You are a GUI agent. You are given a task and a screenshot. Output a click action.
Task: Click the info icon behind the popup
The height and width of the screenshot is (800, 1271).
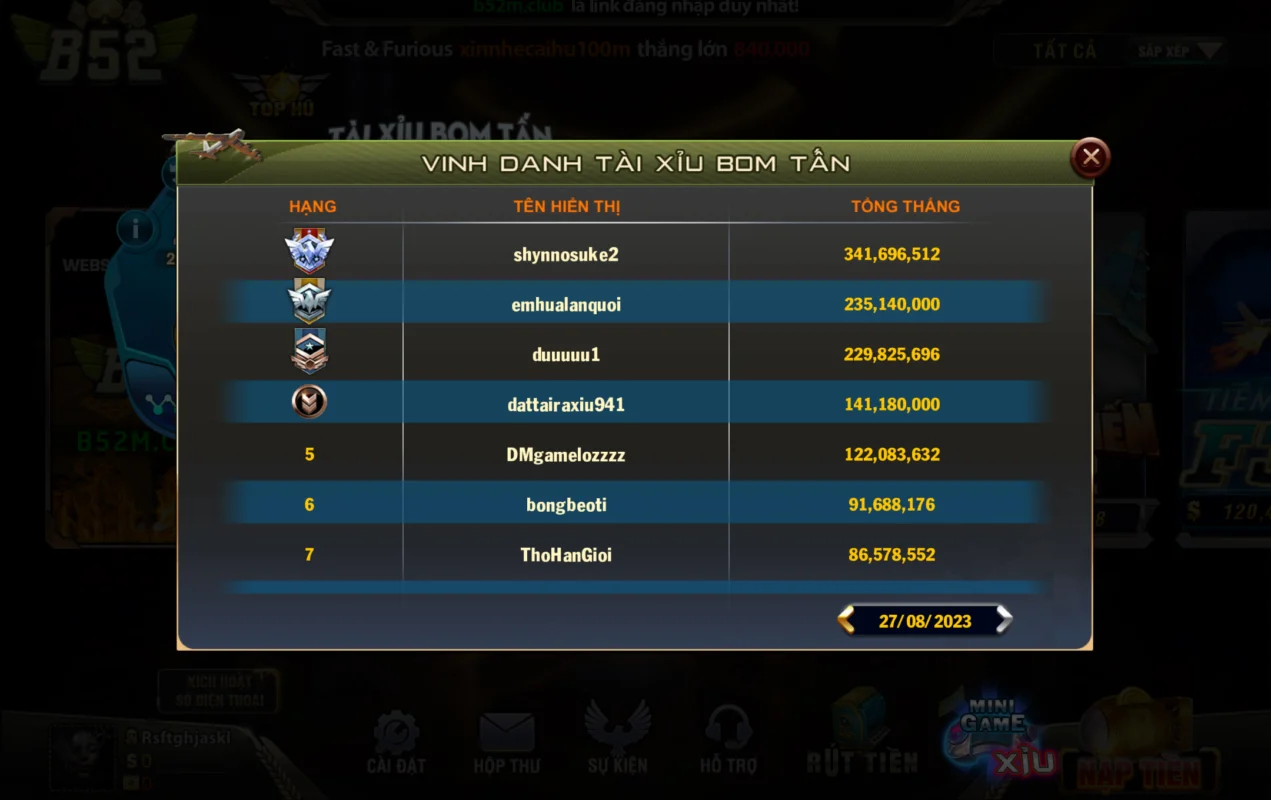pos(135,230)
